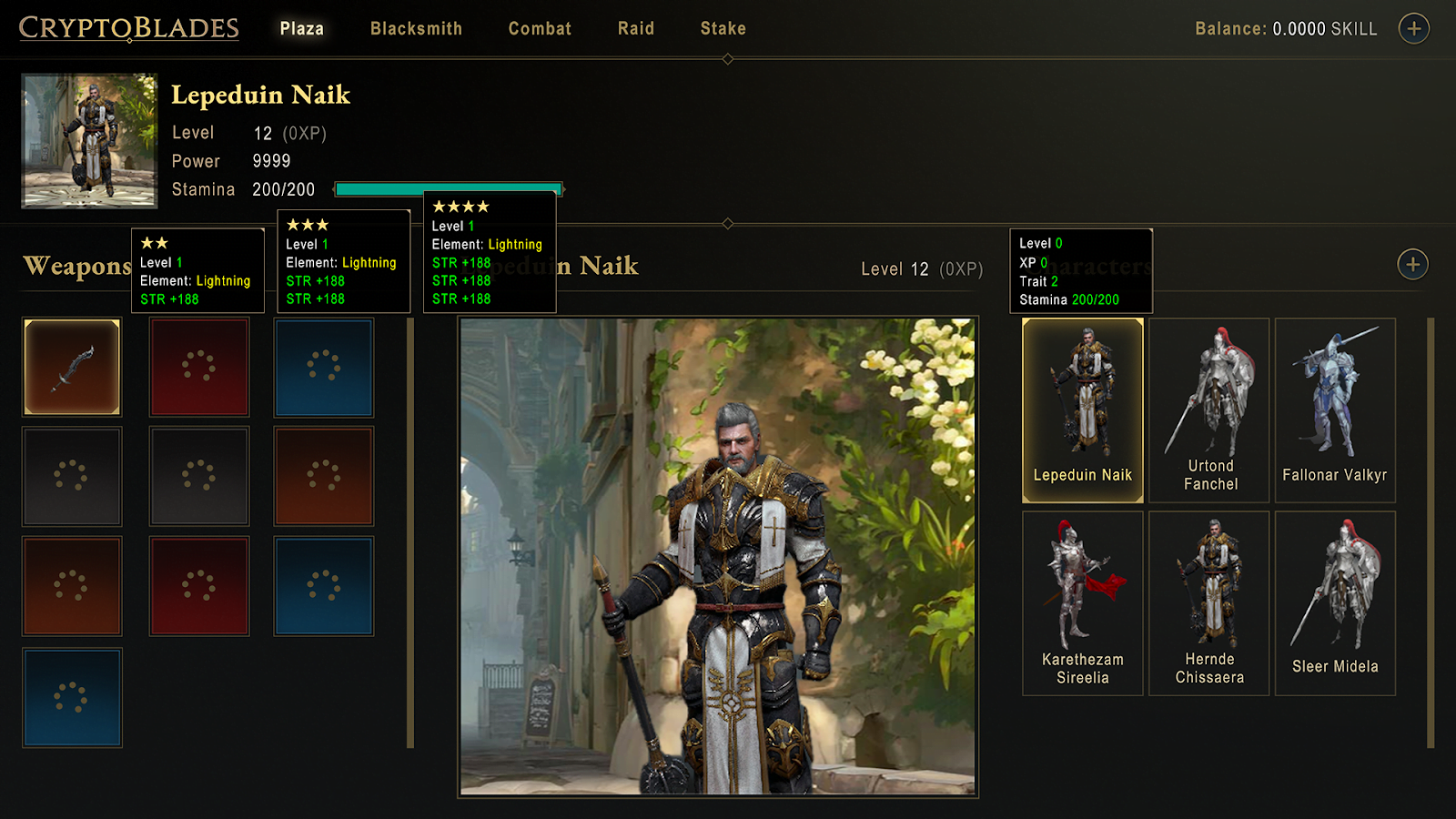Switch to the Stake tab
1456x819 pixels.
(x=723, y=28)
